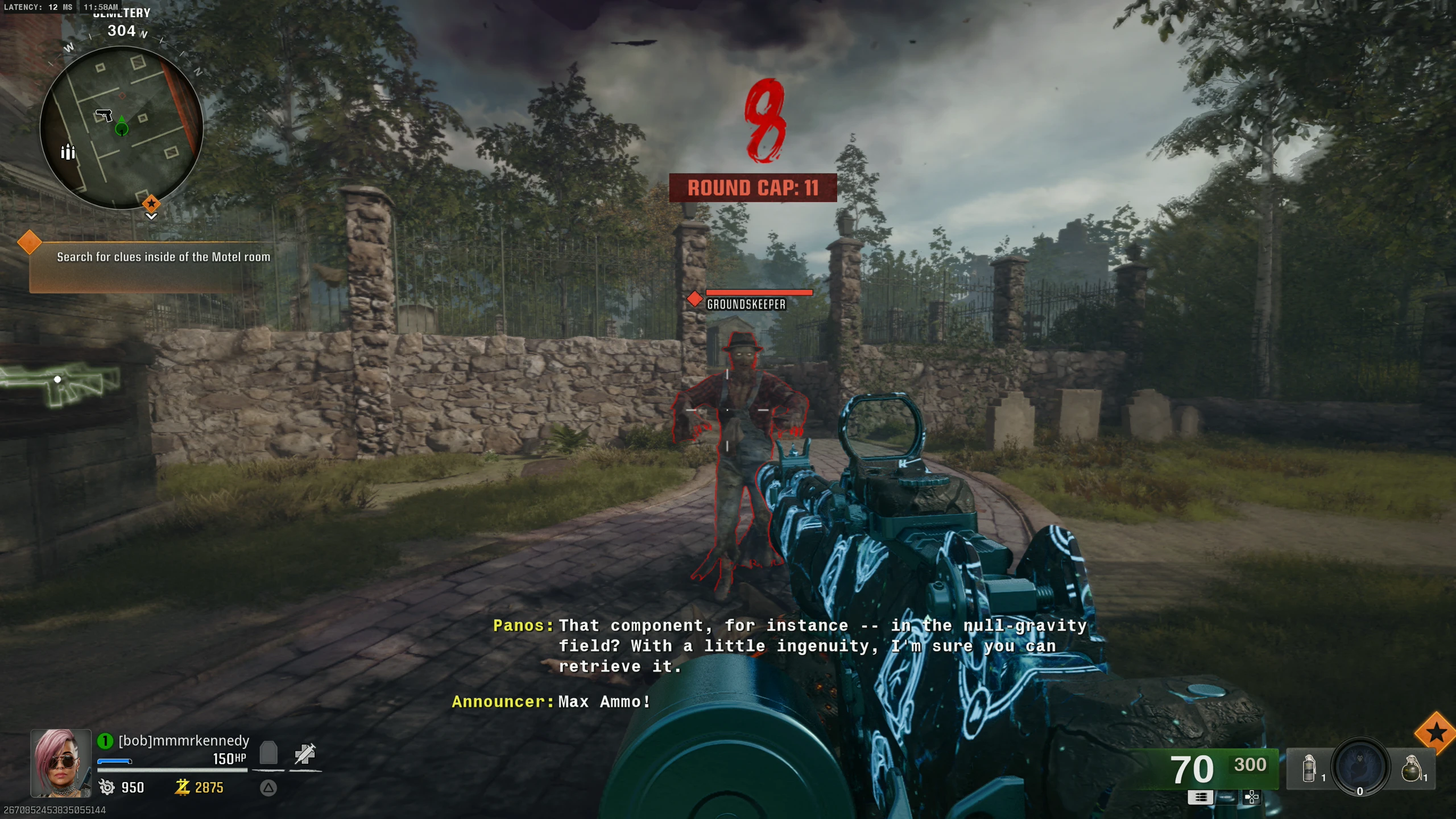Click the gold Essence currency icon
Viewport: 1456px width, 819px height.
point(182,787)
